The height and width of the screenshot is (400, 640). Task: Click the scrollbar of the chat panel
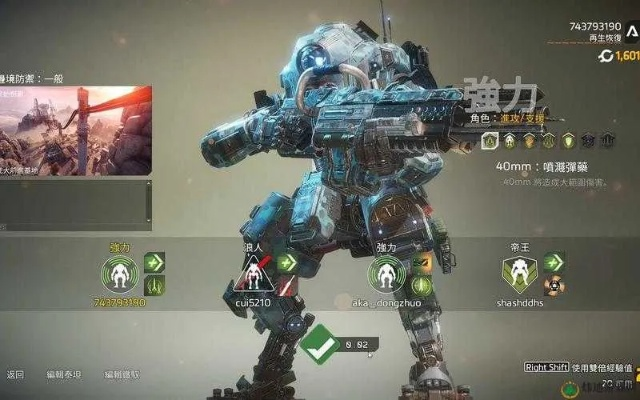coord(149,200)
